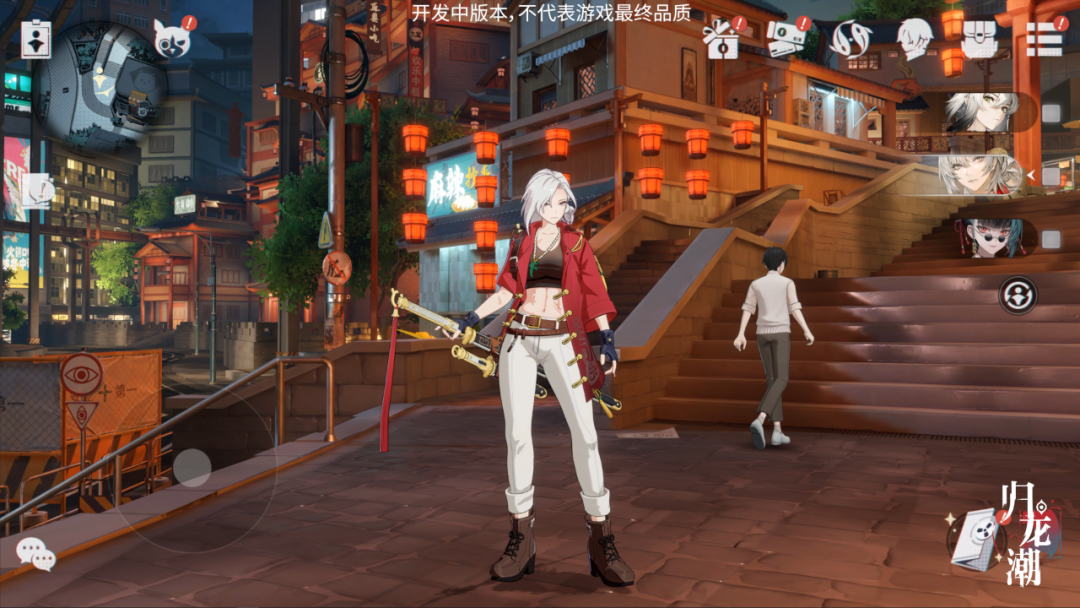Switch to the green-eyed white-haired character

[984, 112]
